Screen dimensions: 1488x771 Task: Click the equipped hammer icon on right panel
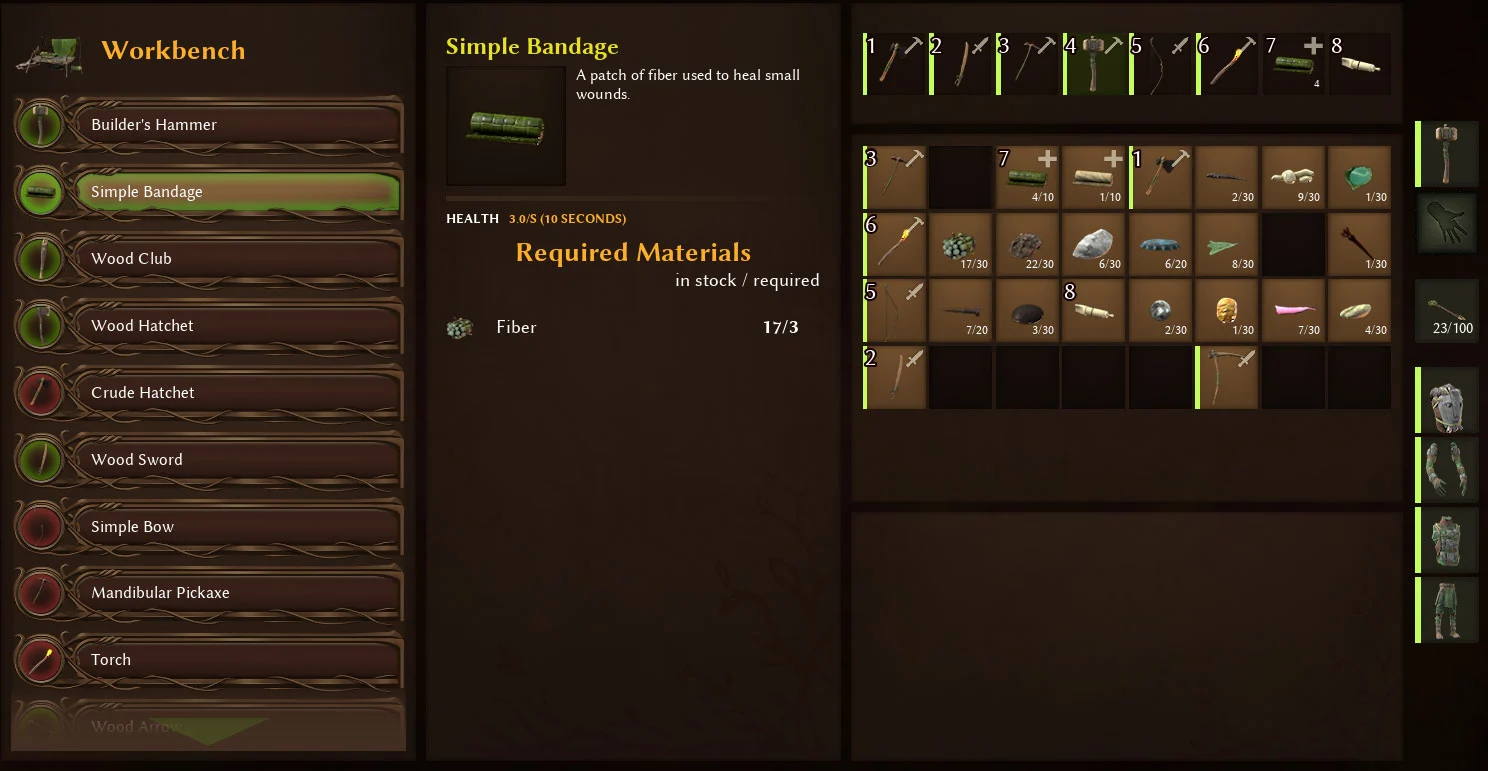point(1447,153)
